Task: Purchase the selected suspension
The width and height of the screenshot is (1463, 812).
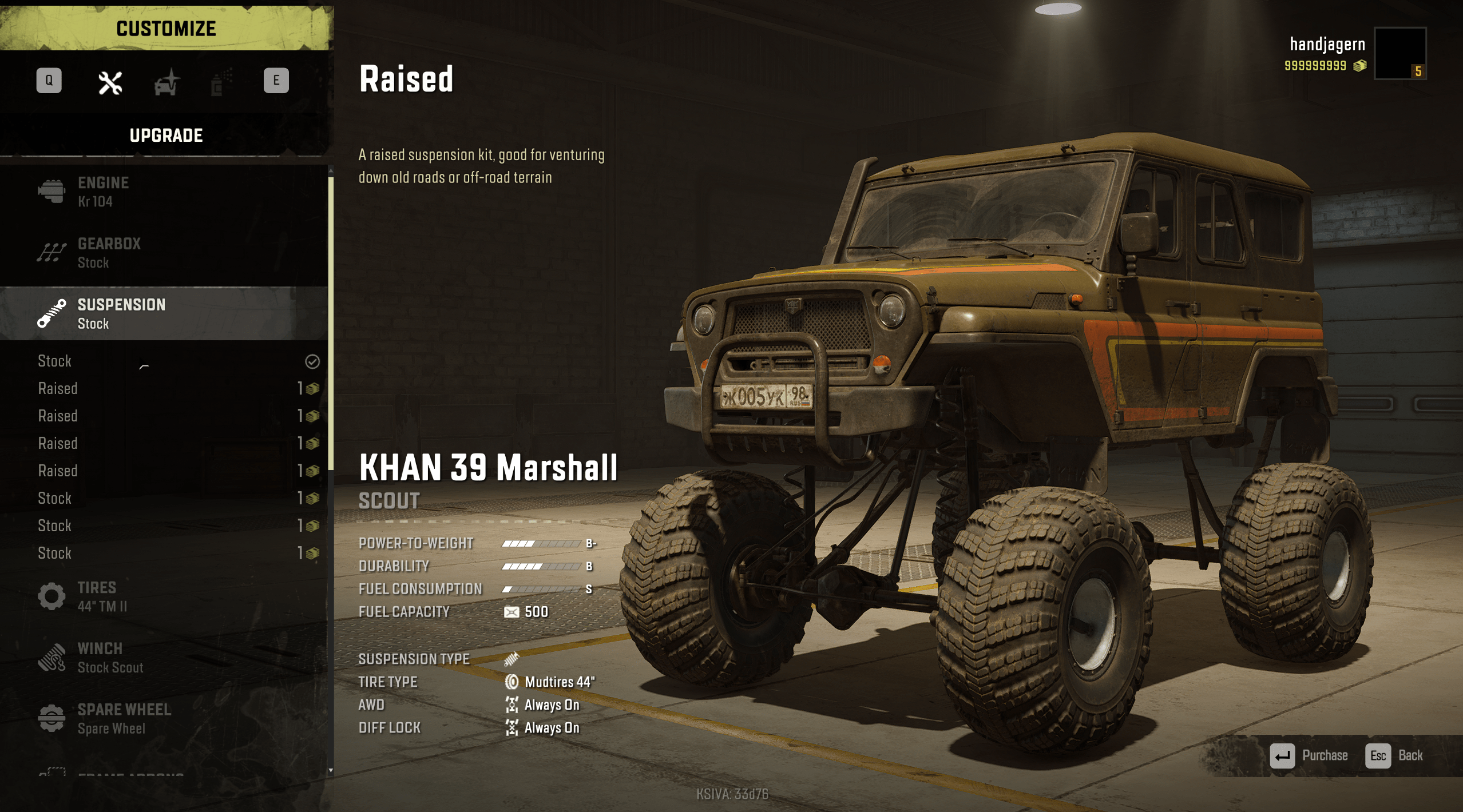Action: (1309, 756)
